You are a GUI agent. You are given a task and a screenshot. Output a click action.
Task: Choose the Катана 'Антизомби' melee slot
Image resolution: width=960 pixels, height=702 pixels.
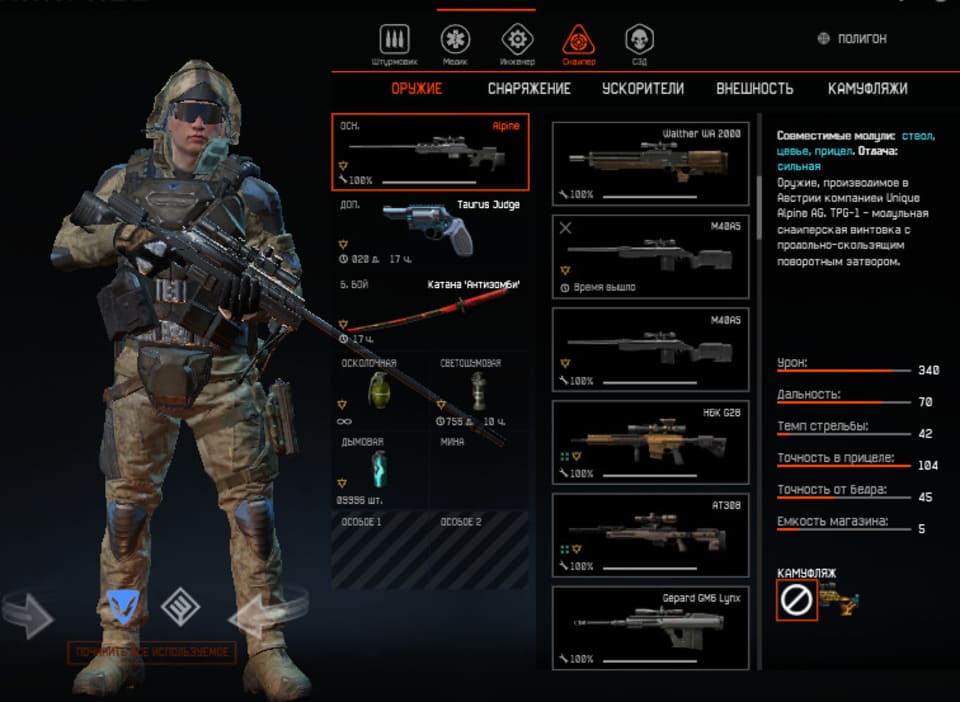pyautogui.click(x=430, y=308)
